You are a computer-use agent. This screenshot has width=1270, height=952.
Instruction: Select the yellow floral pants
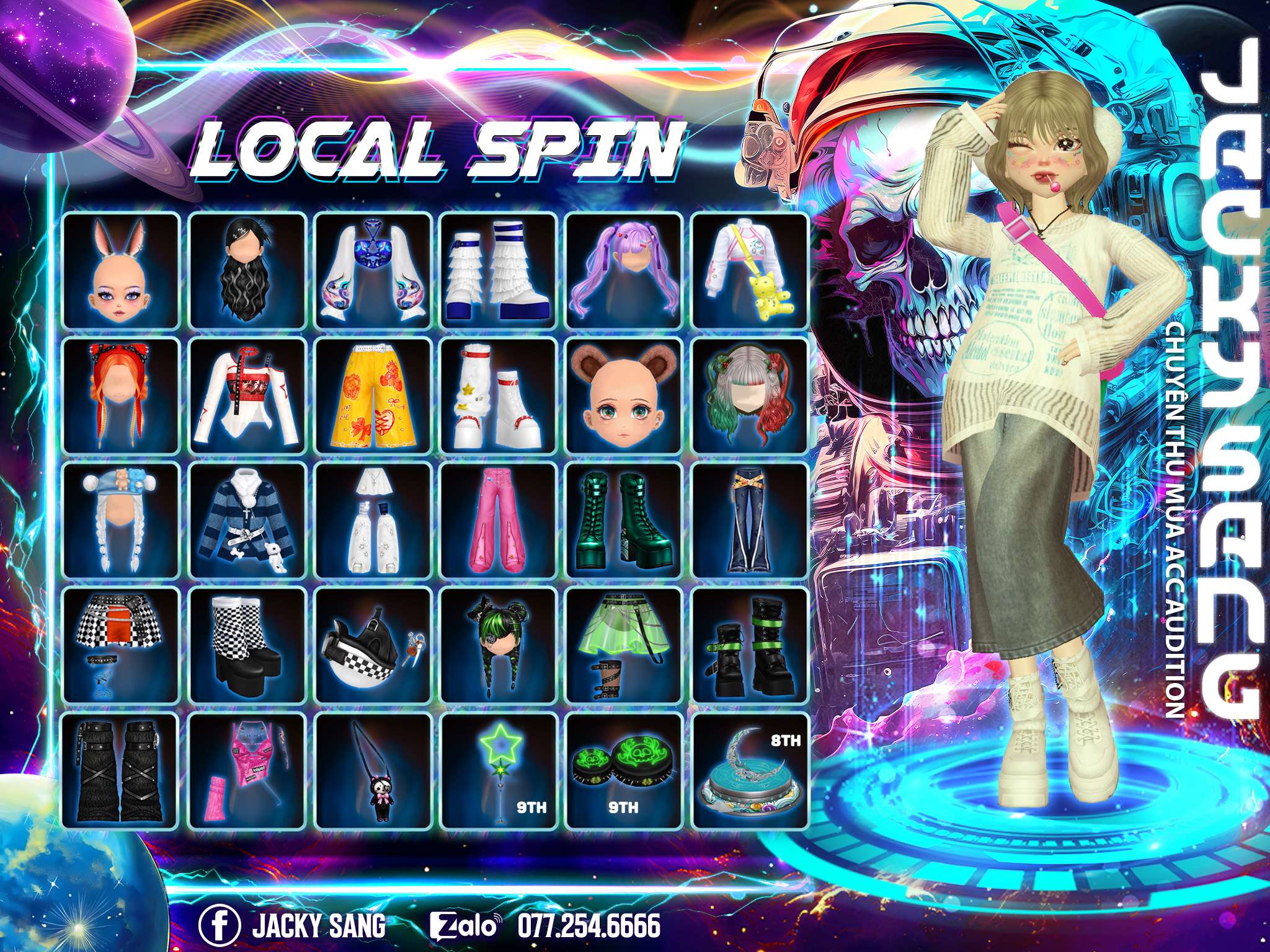373,395
